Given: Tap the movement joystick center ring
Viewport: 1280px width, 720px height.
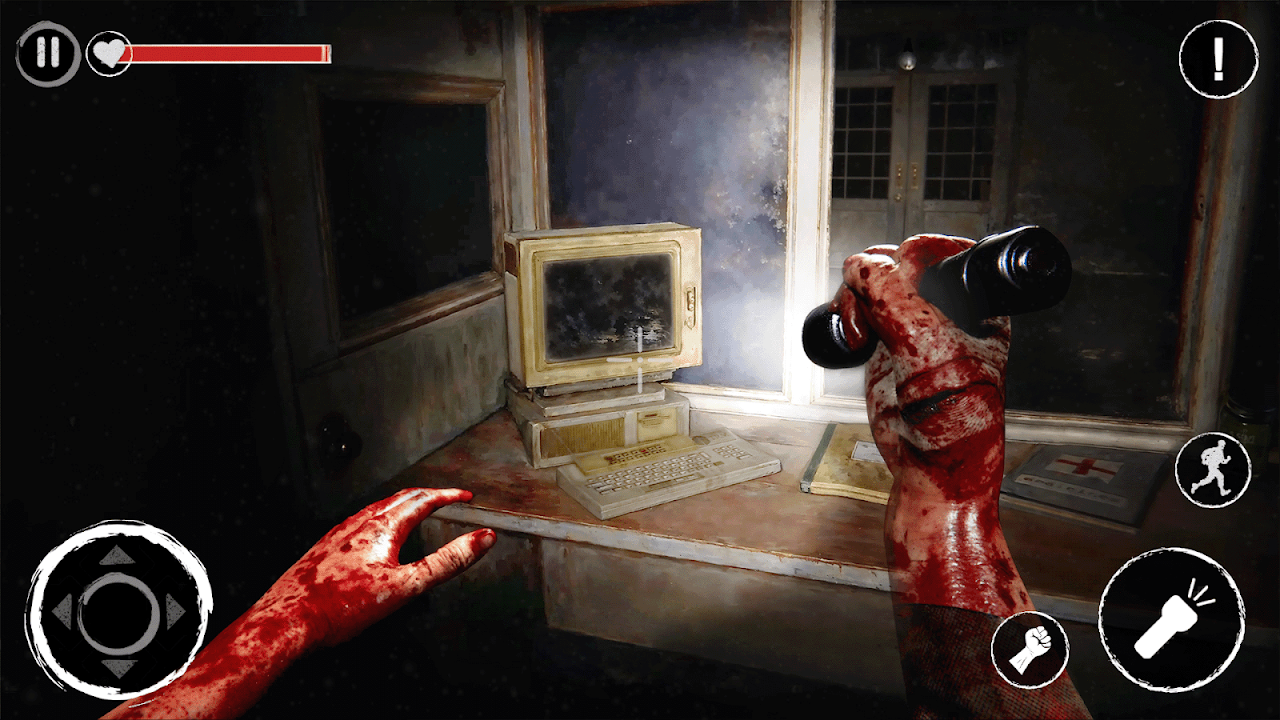Looking at the screenshot, I should tap(118, 610).
